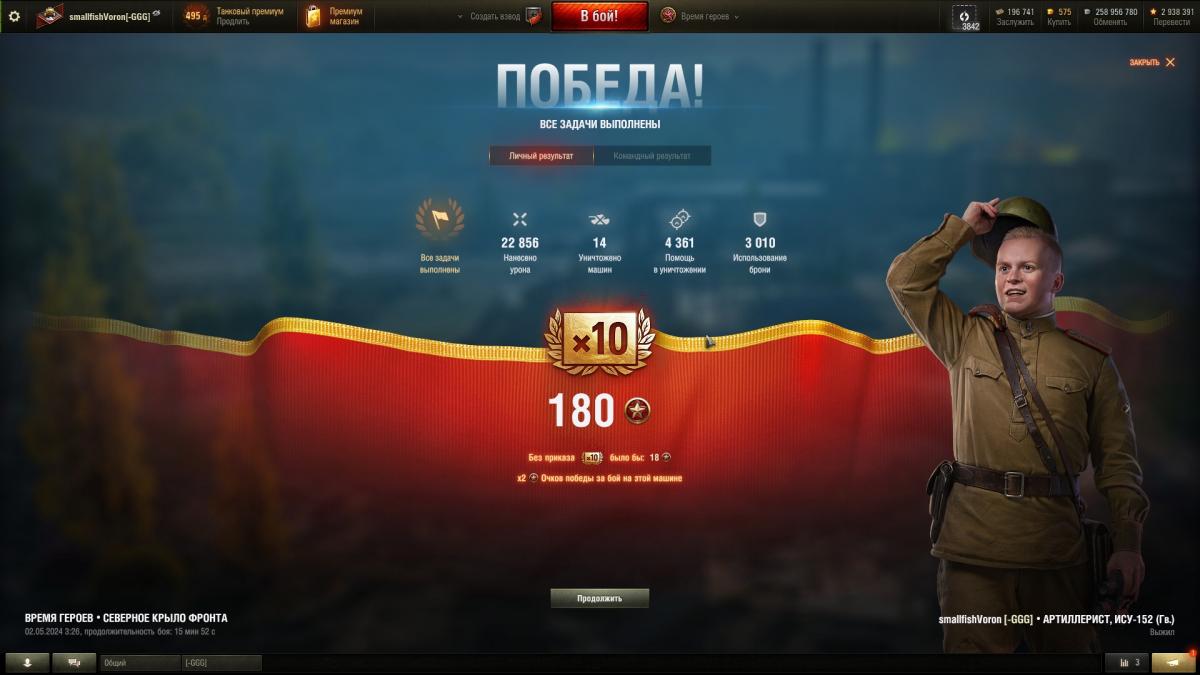The width and height of the screenshot is (1200, 675).
Task: Close the victory screen via Закрыть
Action: point(1152,62)
